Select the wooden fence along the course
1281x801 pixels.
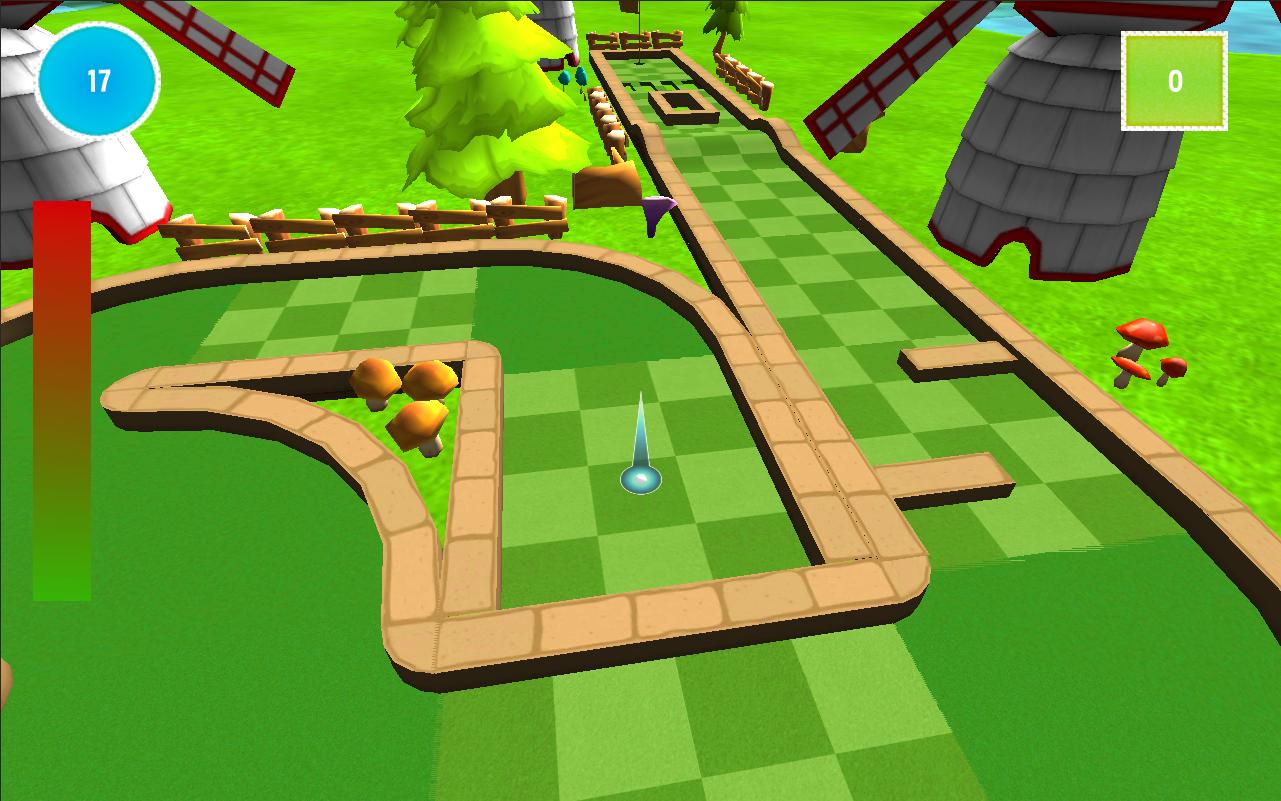(370, 225)
